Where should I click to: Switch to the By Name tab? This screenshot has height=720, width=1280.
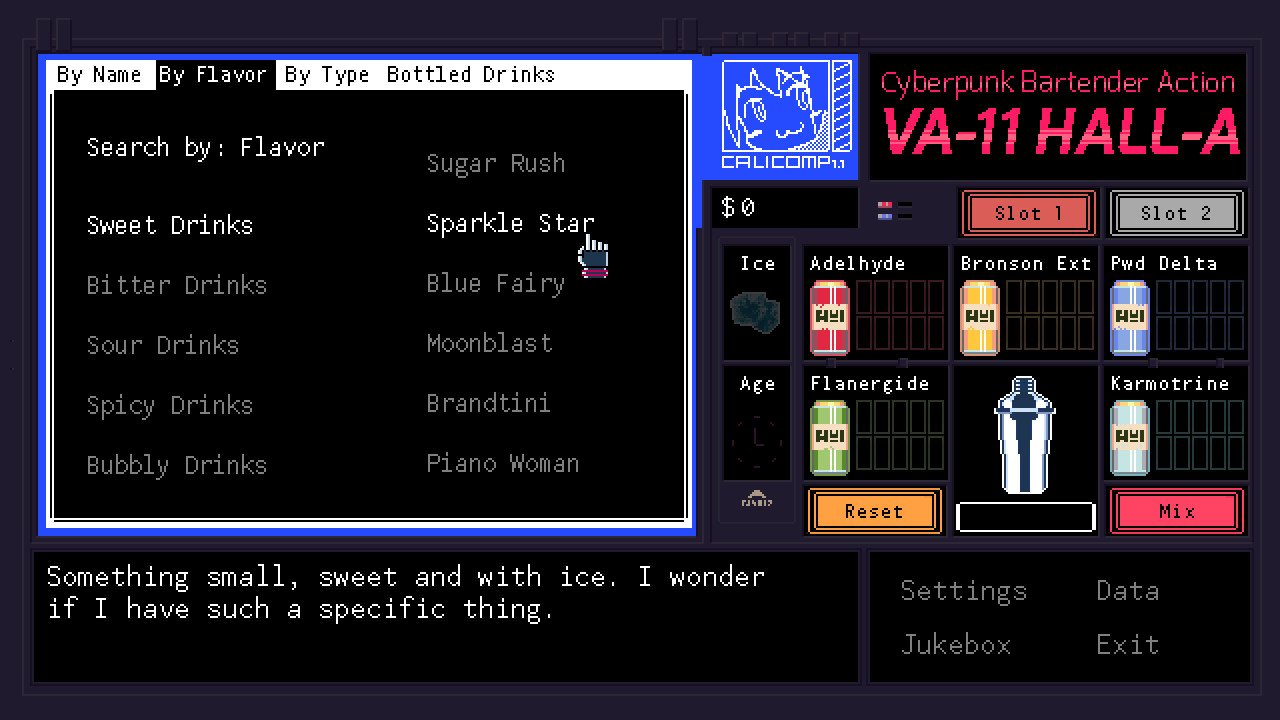point(100,74)
